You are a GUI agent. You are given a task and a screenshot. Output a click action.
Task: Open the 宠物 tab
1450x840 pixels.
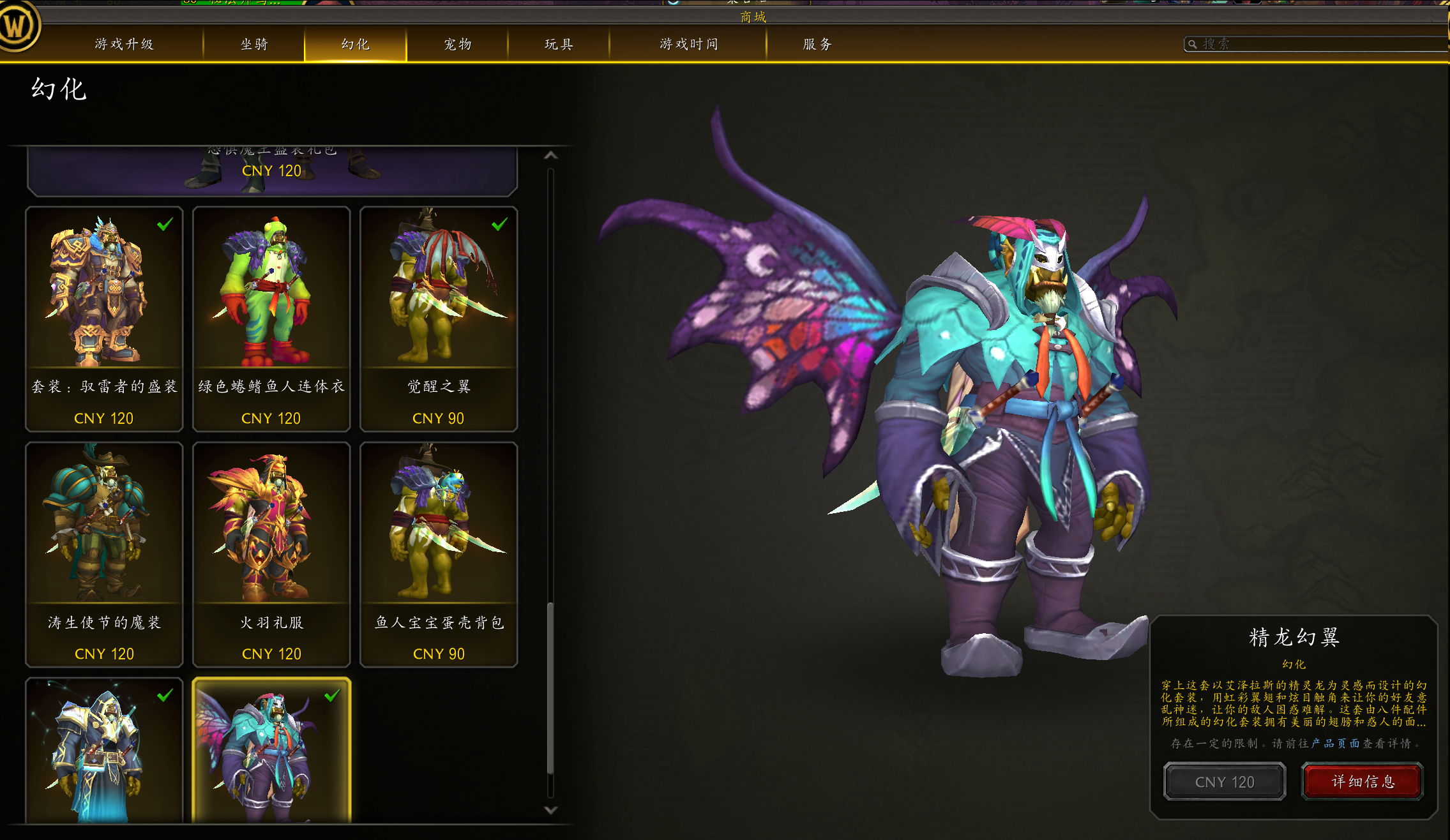pyautogui.click(x=458, y=44)
